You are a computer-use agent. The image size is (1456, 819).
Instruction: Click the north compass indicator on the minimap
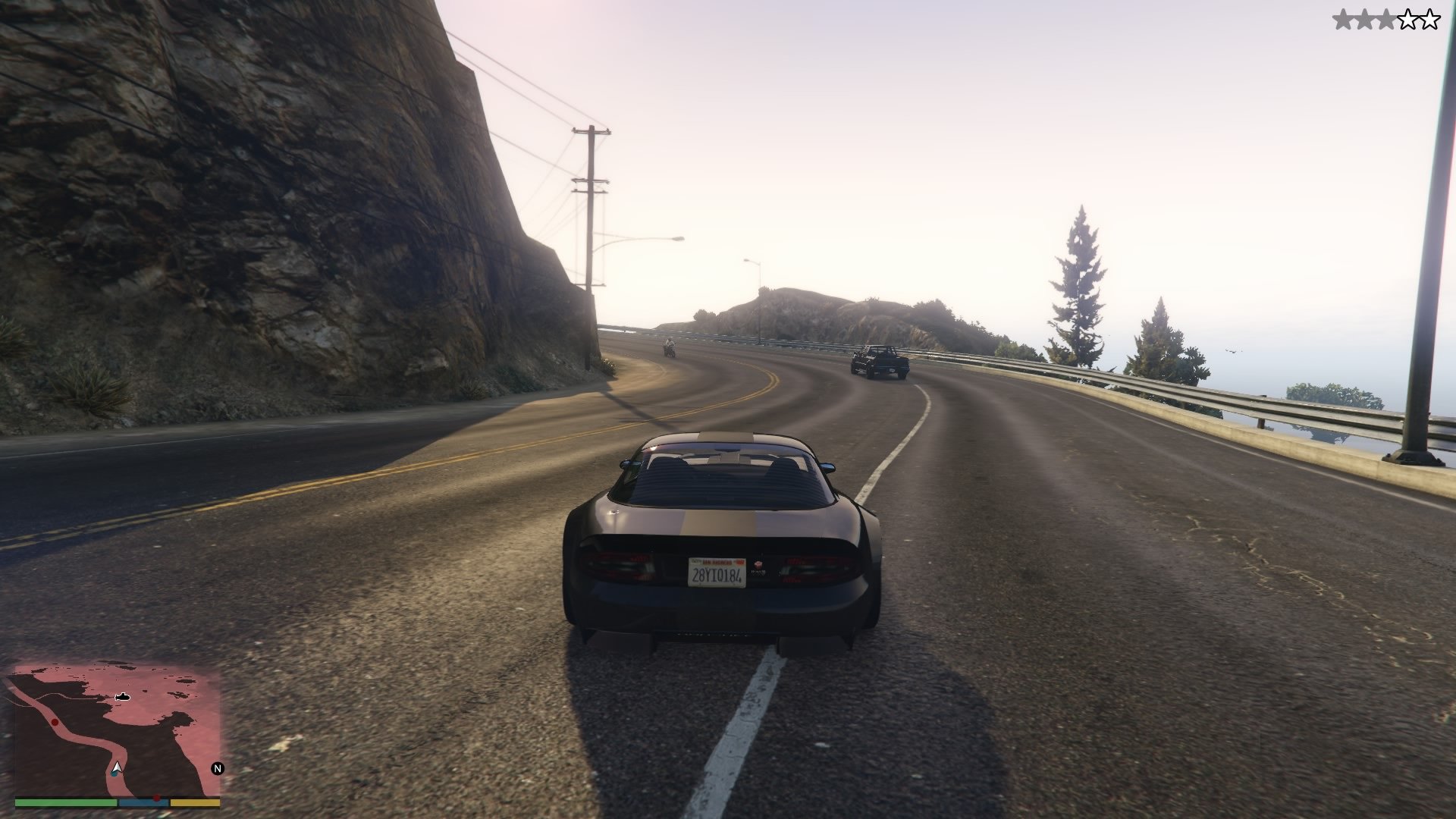coord(219,768)
